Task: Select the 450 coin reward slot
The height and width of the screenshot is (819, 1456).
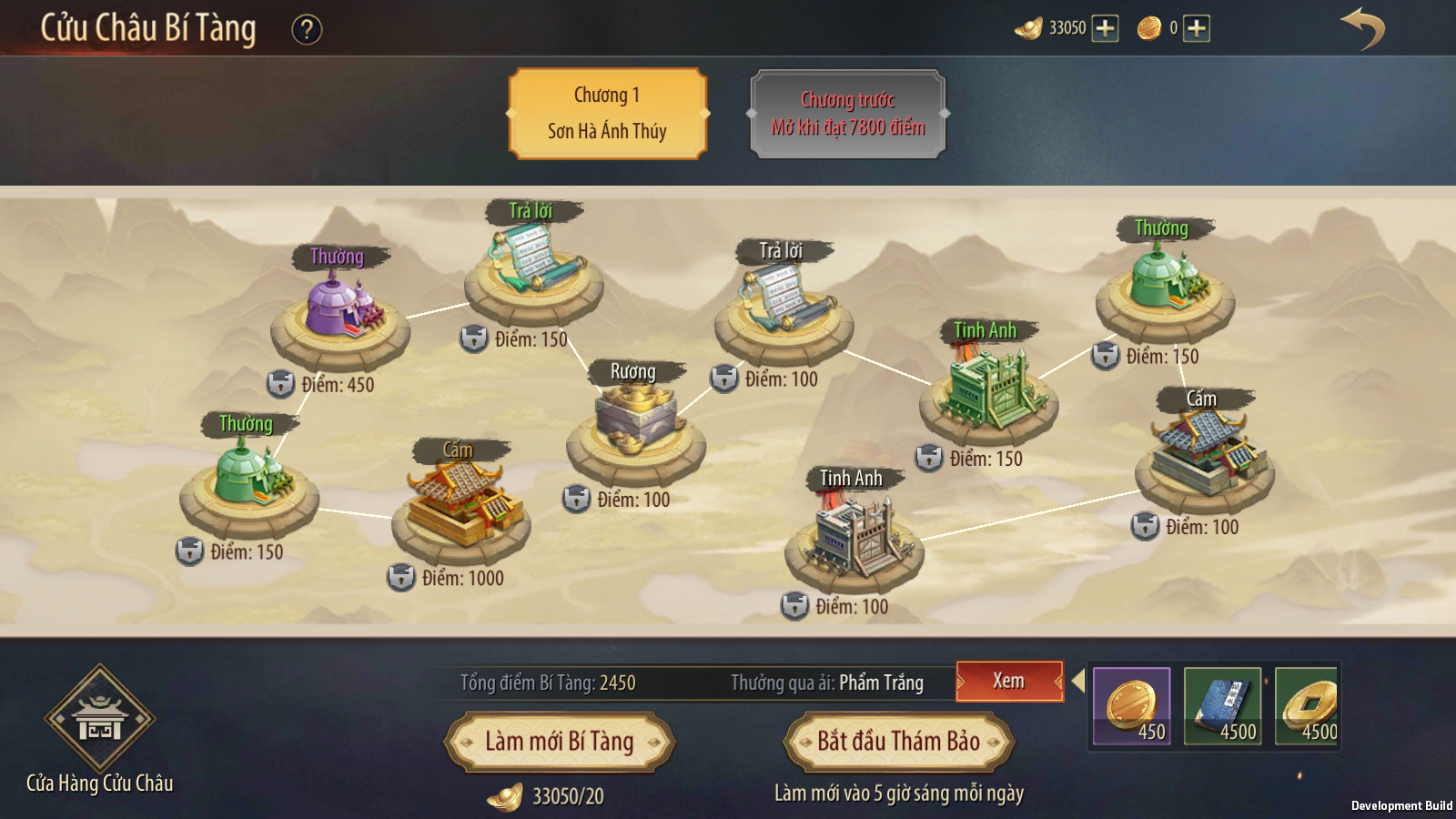Action: pos(1131,706)
